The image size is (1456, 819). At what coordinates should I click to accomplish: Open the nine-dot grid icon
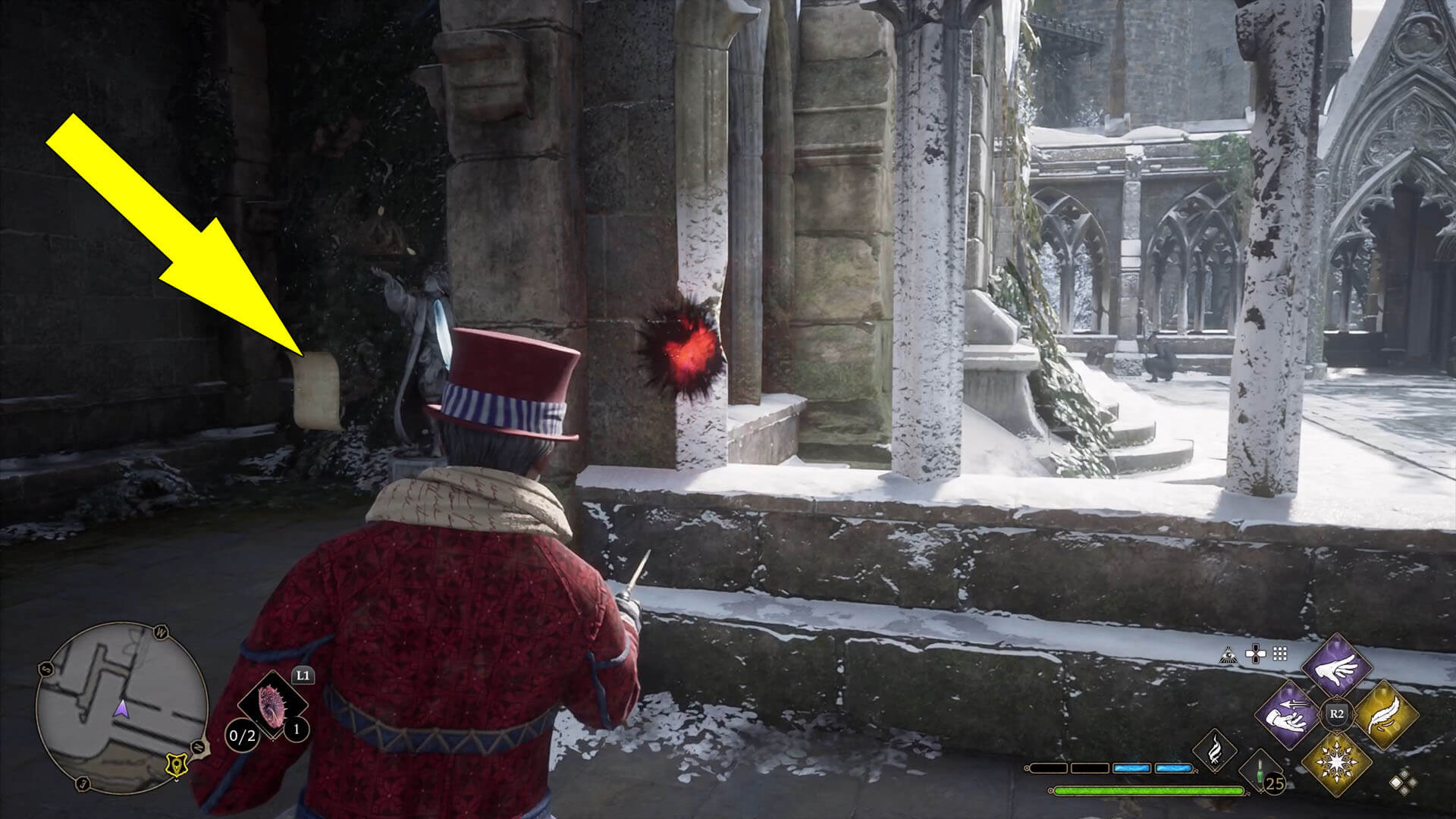pyautogui.click(x=1280, y=653)
